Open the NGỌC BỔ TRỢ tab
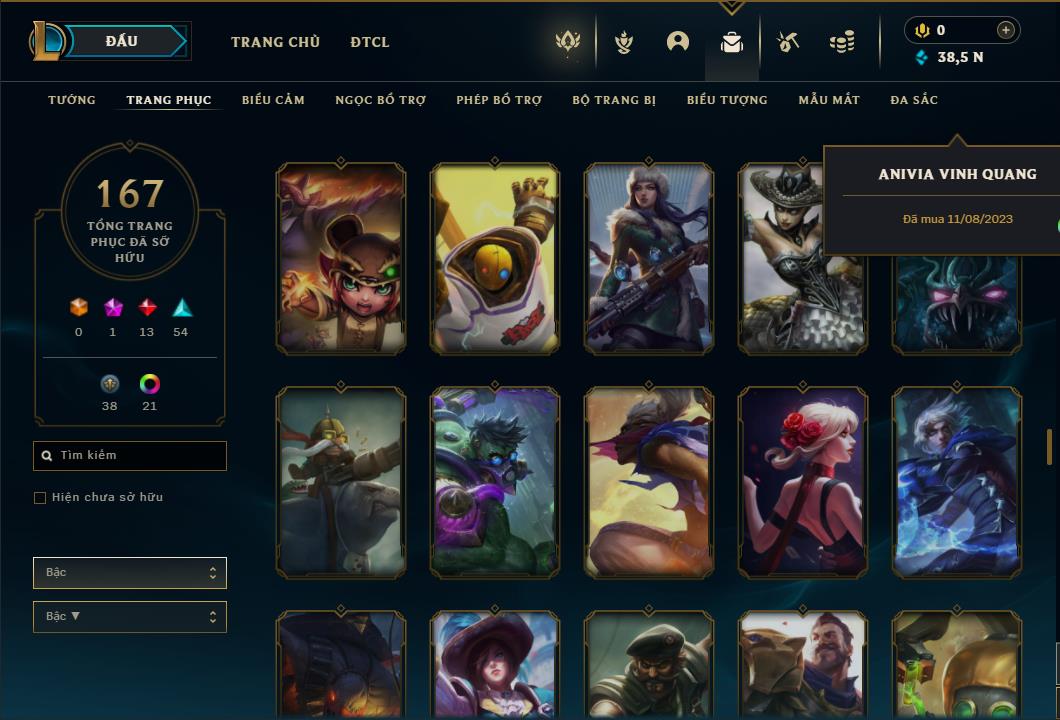The height and width of the screenshot is (720, 1060). coord(380,100)
